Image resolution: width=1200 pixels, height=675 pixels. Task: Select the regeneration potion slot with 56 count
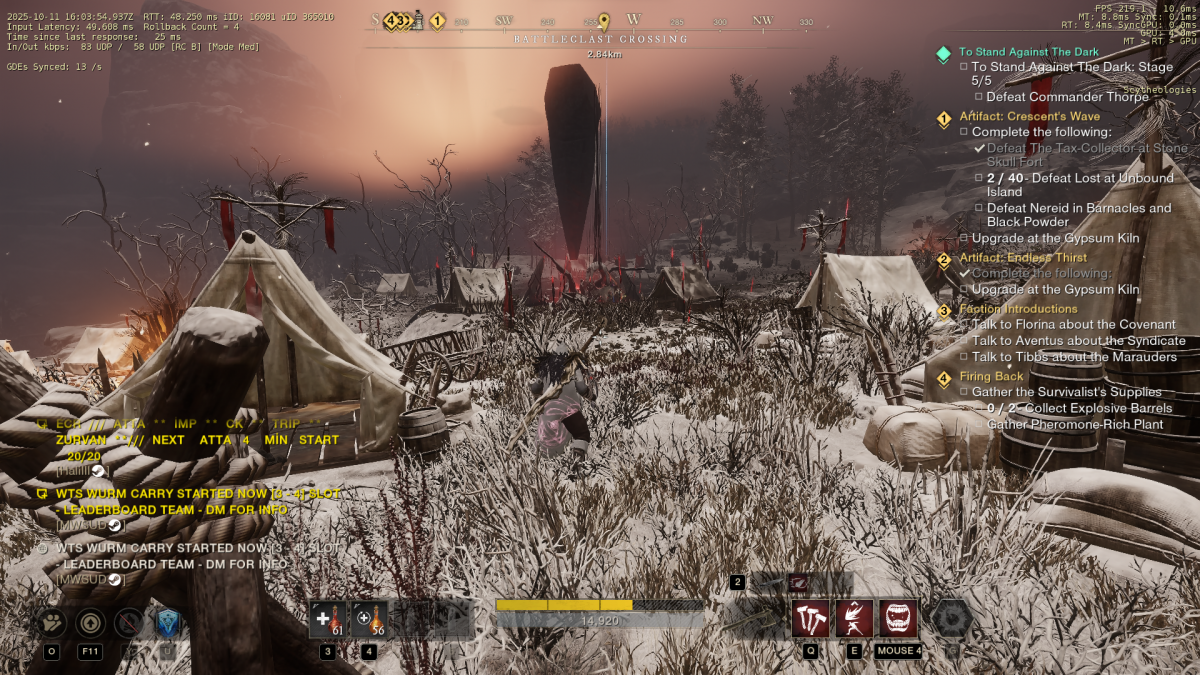click(x=369, y=619)
